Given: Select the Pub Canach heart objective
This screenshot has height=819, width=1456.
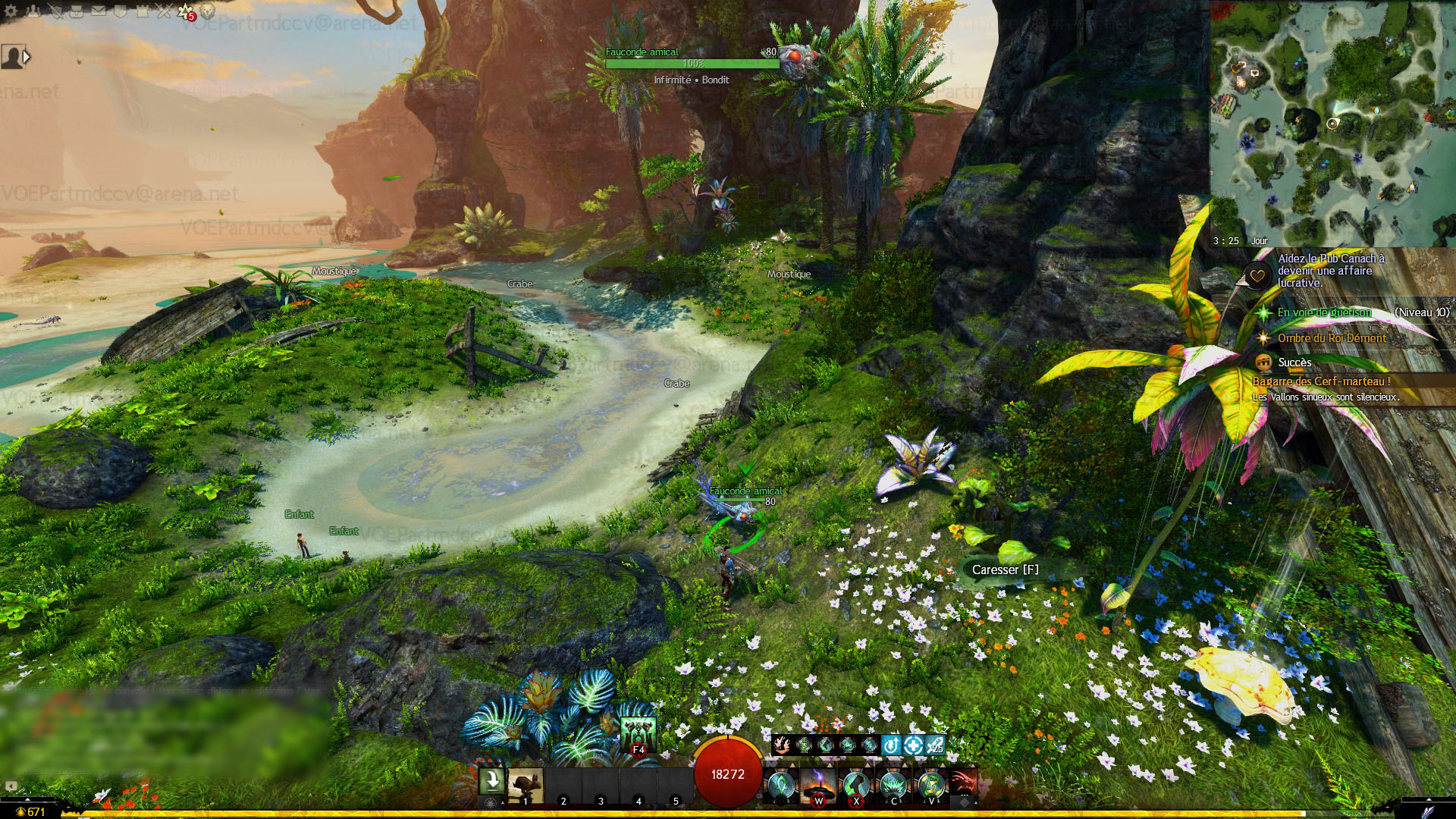Looking at the screenshot, I should click(1331, 271).
